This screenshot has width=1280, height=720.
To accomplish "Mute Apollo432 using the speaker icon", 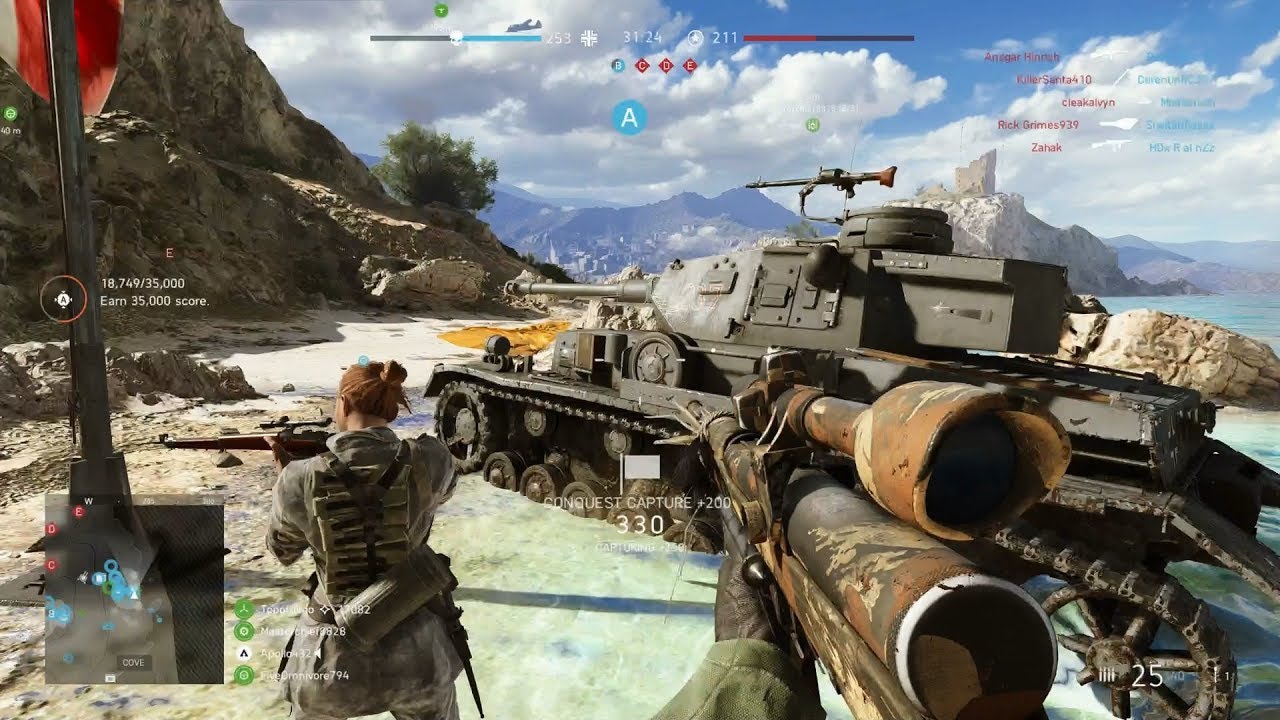I will tap(317, 653).
